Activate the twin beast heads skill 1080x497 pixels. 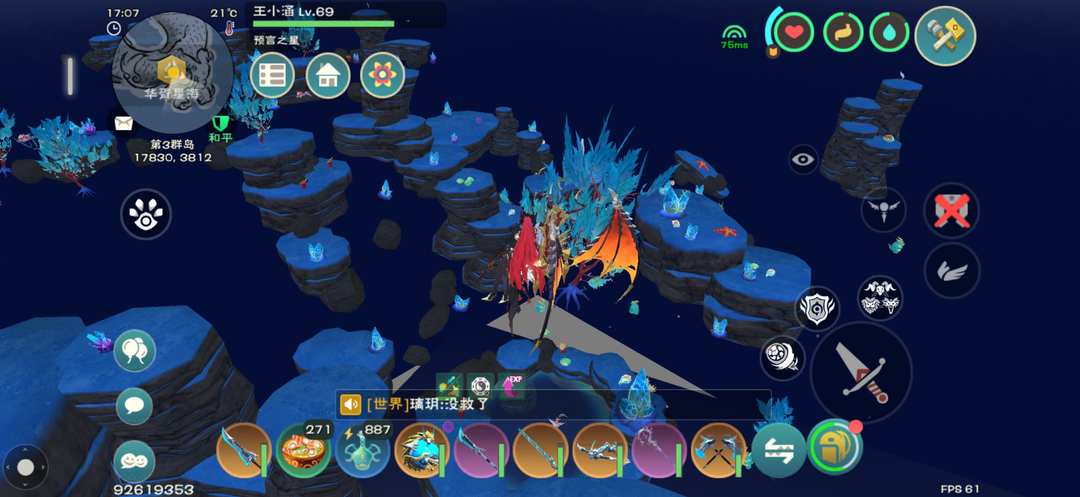tap(880, 297)
